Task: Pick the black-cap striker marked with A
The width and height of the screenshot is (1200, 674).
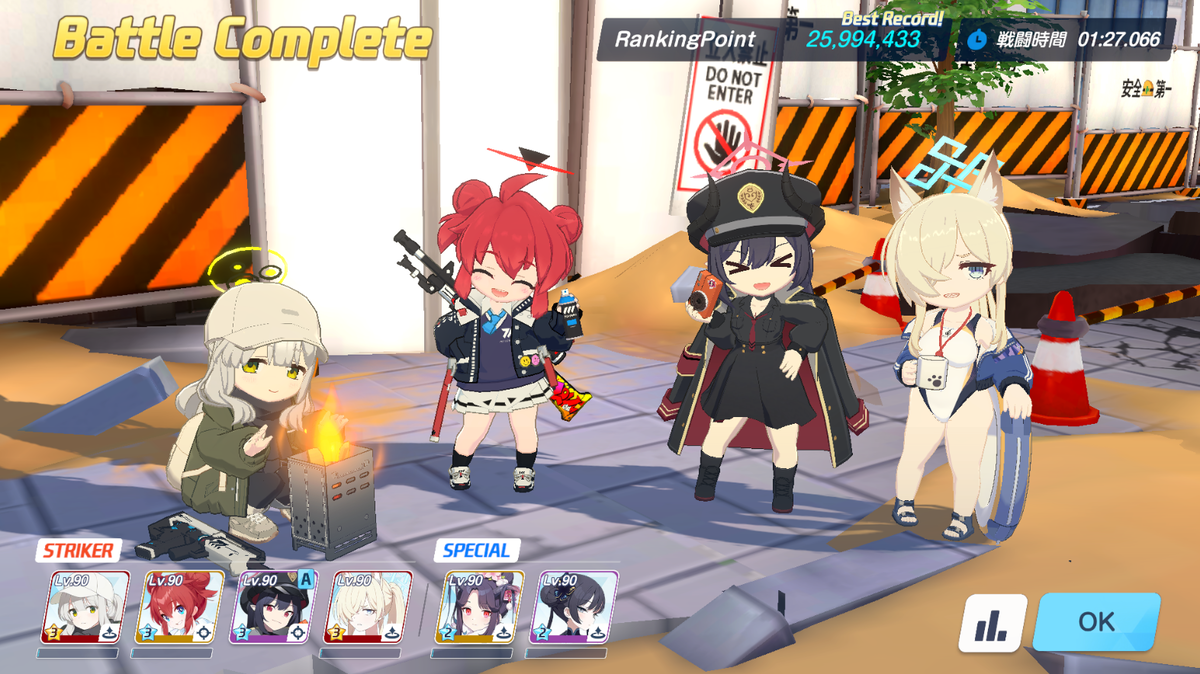Action: [273, 607]
